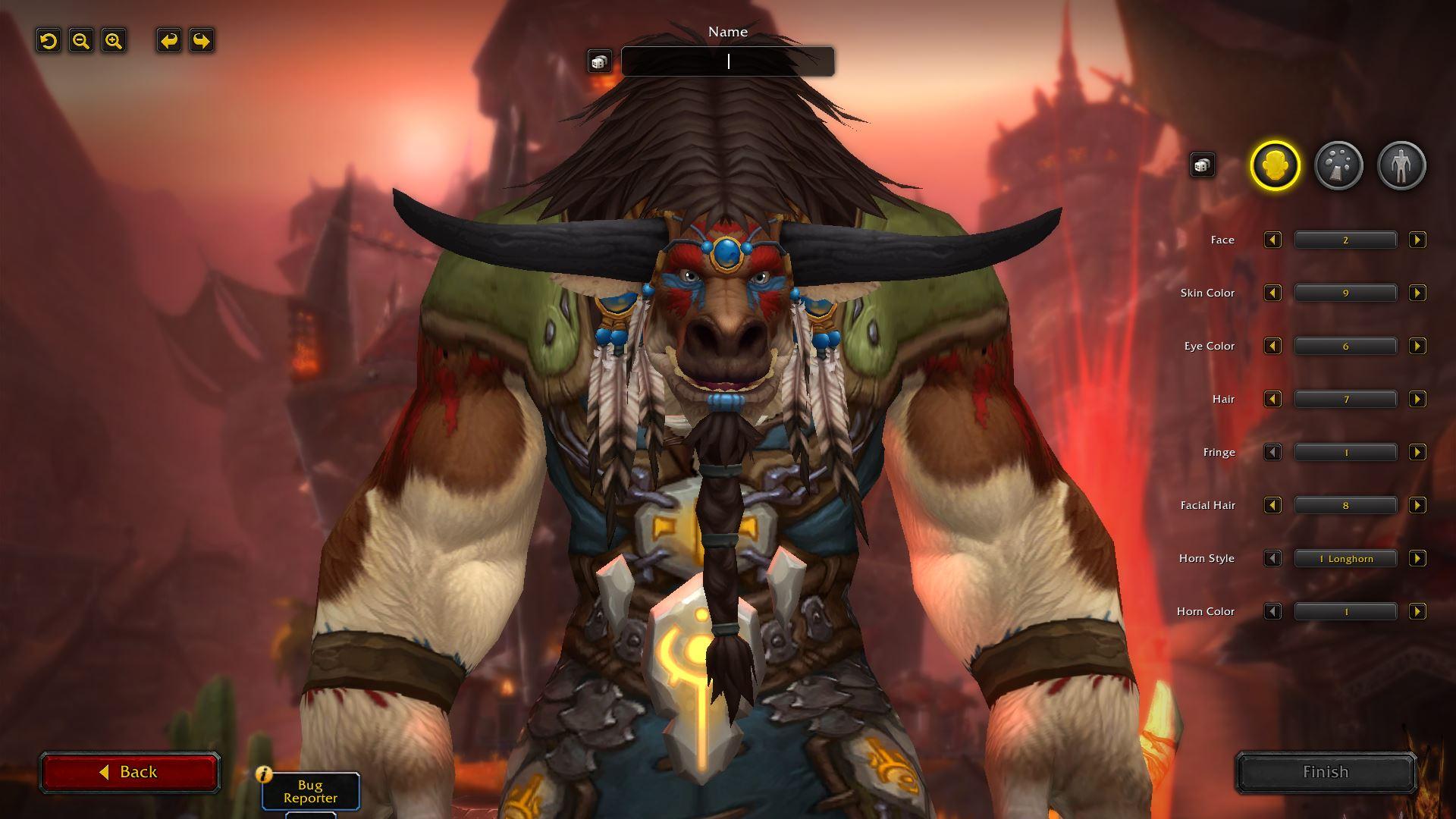Screen dimensions: 1456x819
Task: Select the Fringe value field
Action: (1345, 452)
